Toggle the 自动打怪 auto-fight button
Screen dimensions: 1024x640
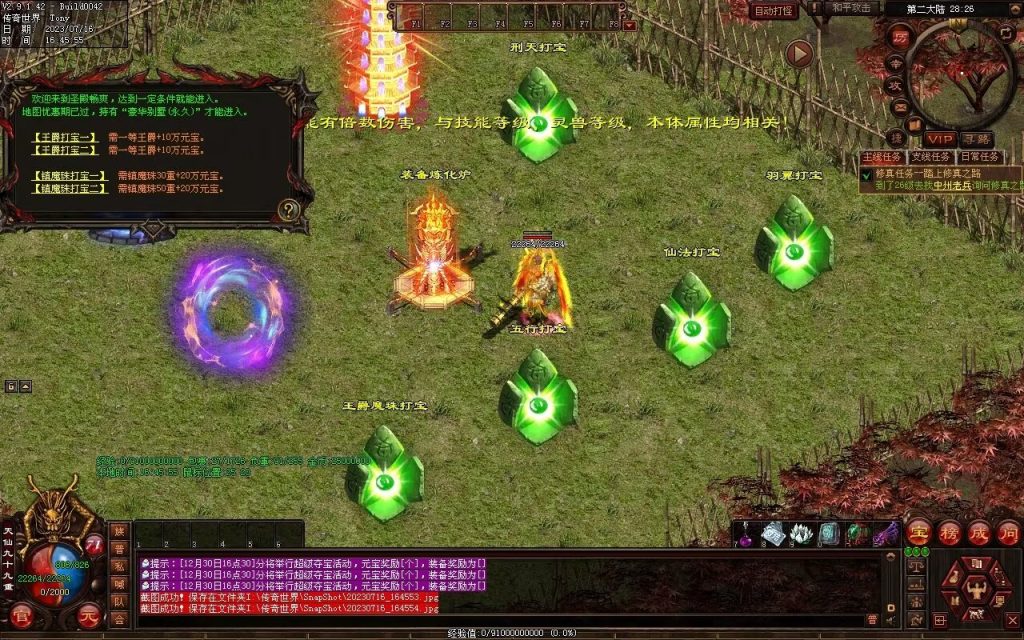pos(773,11)
